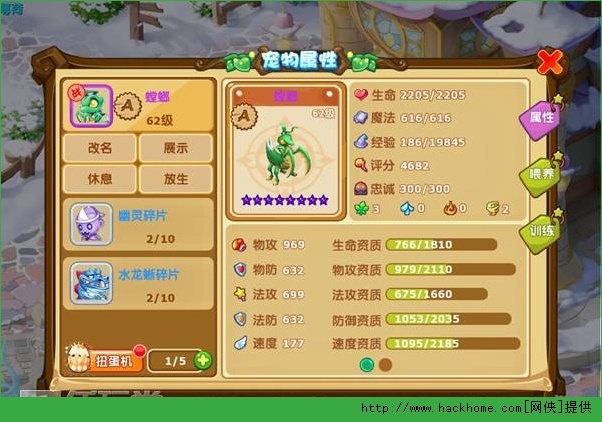602x422 pixels.
Task: Go to the second page dot
Action: coord(385,365)
